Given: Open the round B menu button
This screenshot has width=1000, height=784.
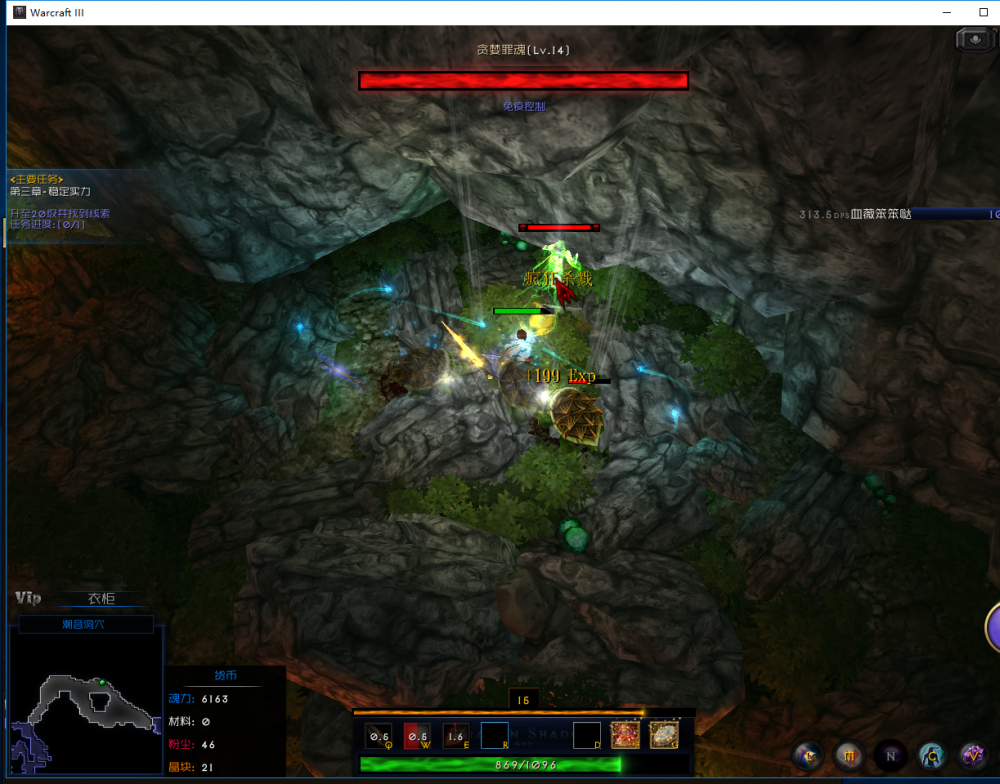Looking at the screenshot, I should (807, 756).
